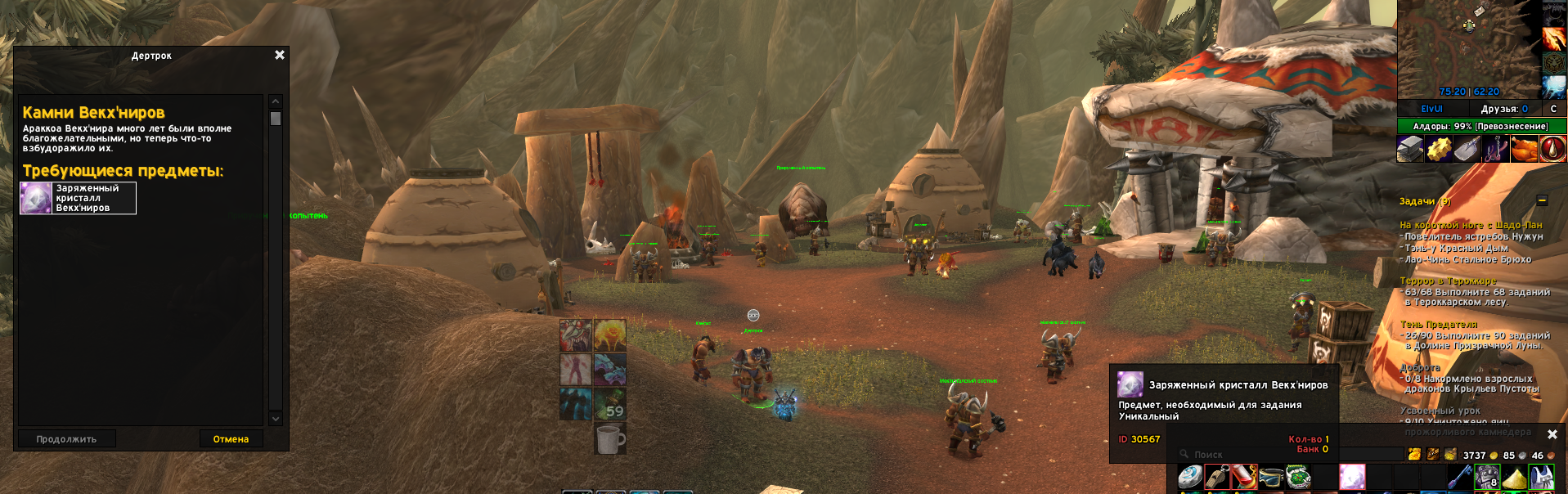The image size is (1568, 494).
Task: Open the Друзья friends panel
Action: click(x=1503, y=109)
